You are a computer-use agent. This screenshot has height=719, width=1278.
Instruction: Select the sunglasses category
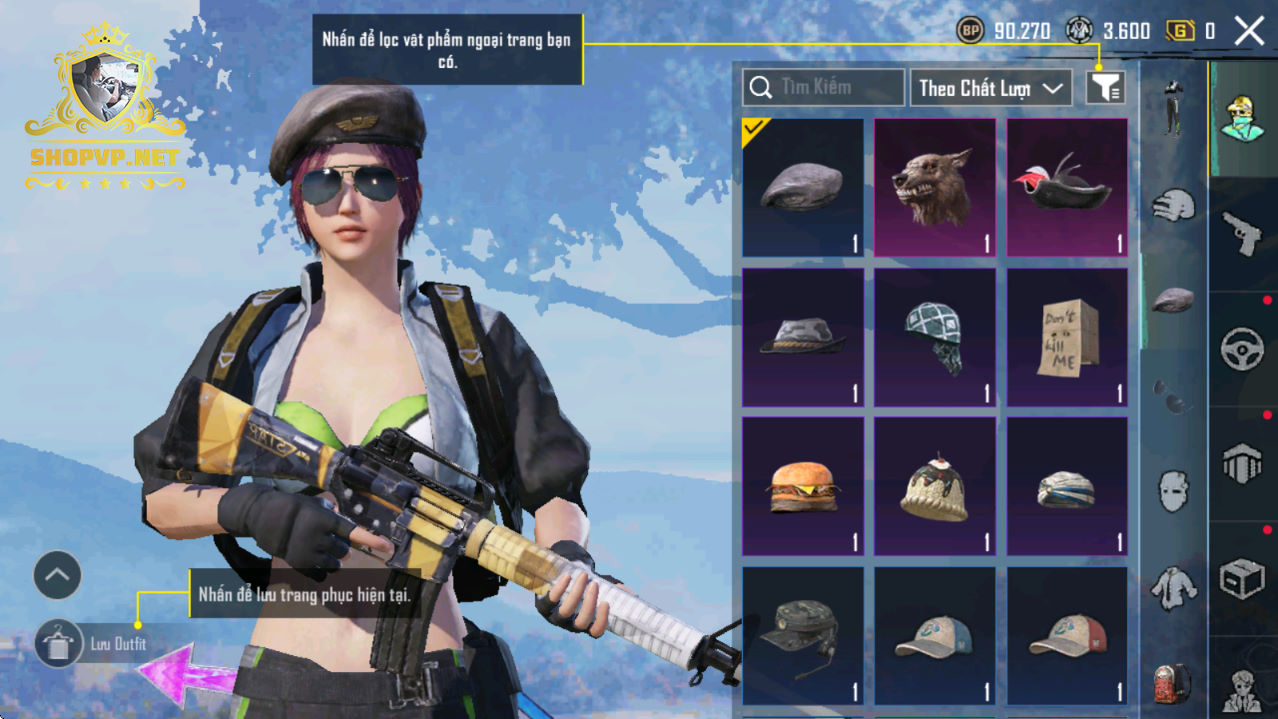(x=1174, y=396)
